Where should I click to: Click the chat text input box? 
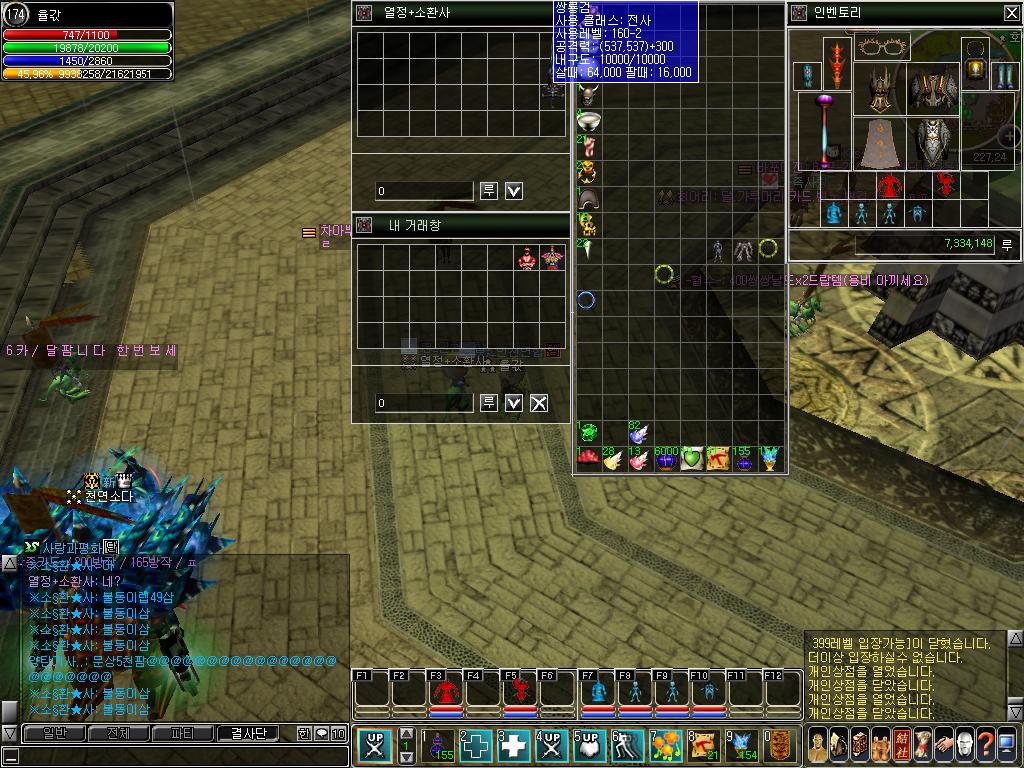[175, 756]
